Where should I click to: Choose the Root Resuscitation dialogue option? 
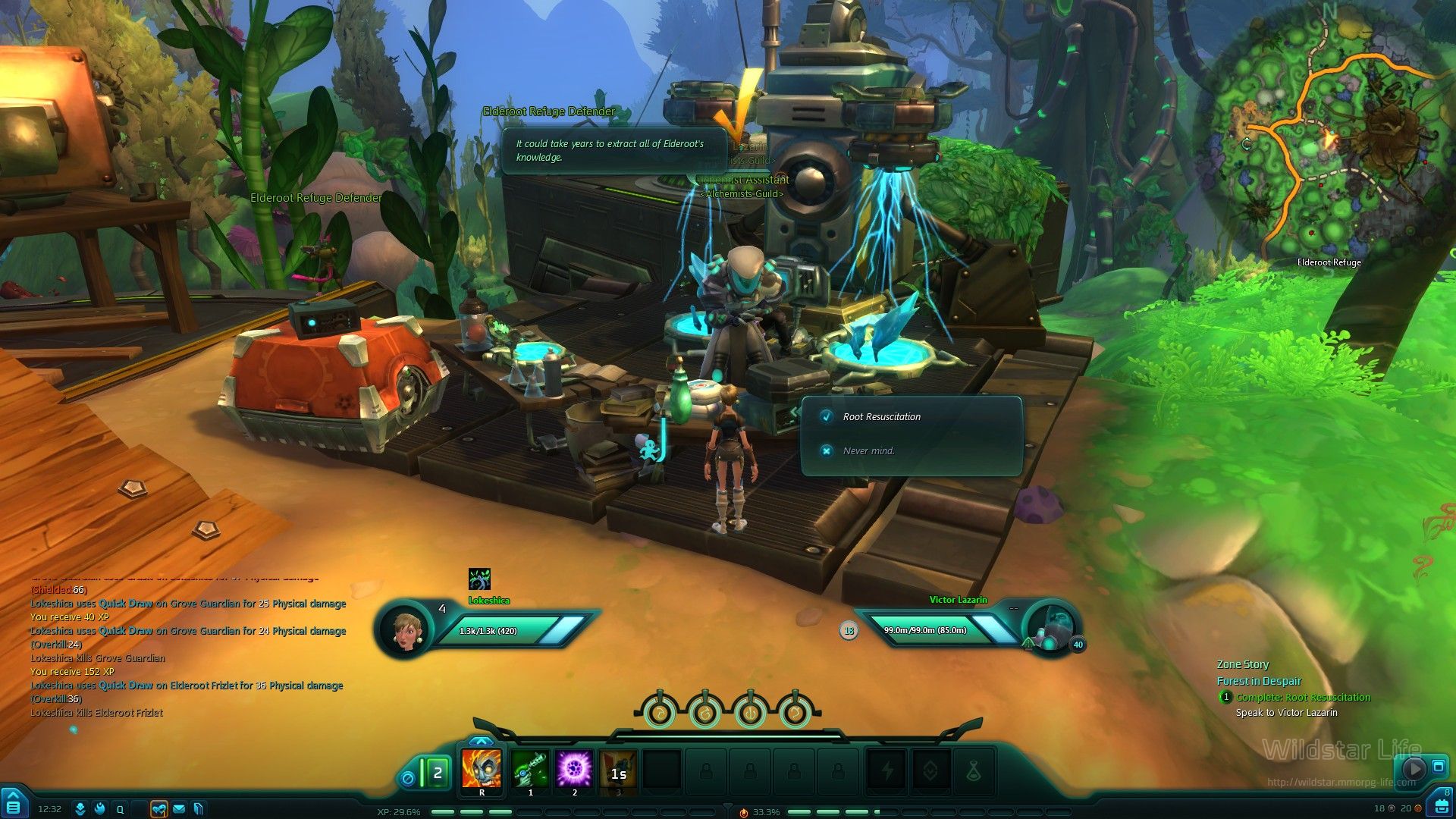click(x=881, y=417)
